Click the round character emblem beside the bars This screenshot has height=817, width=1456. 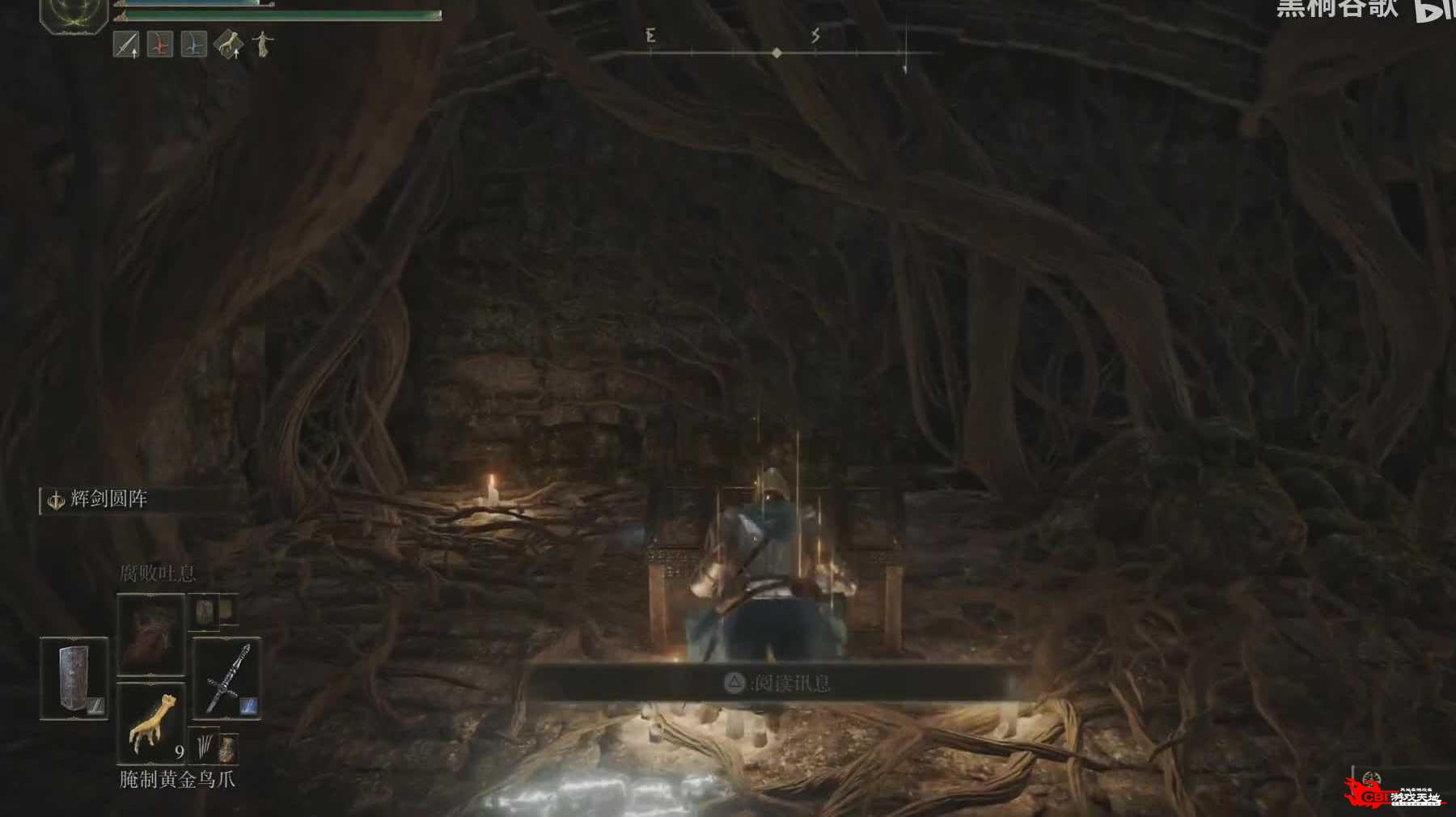coord(74,14)
